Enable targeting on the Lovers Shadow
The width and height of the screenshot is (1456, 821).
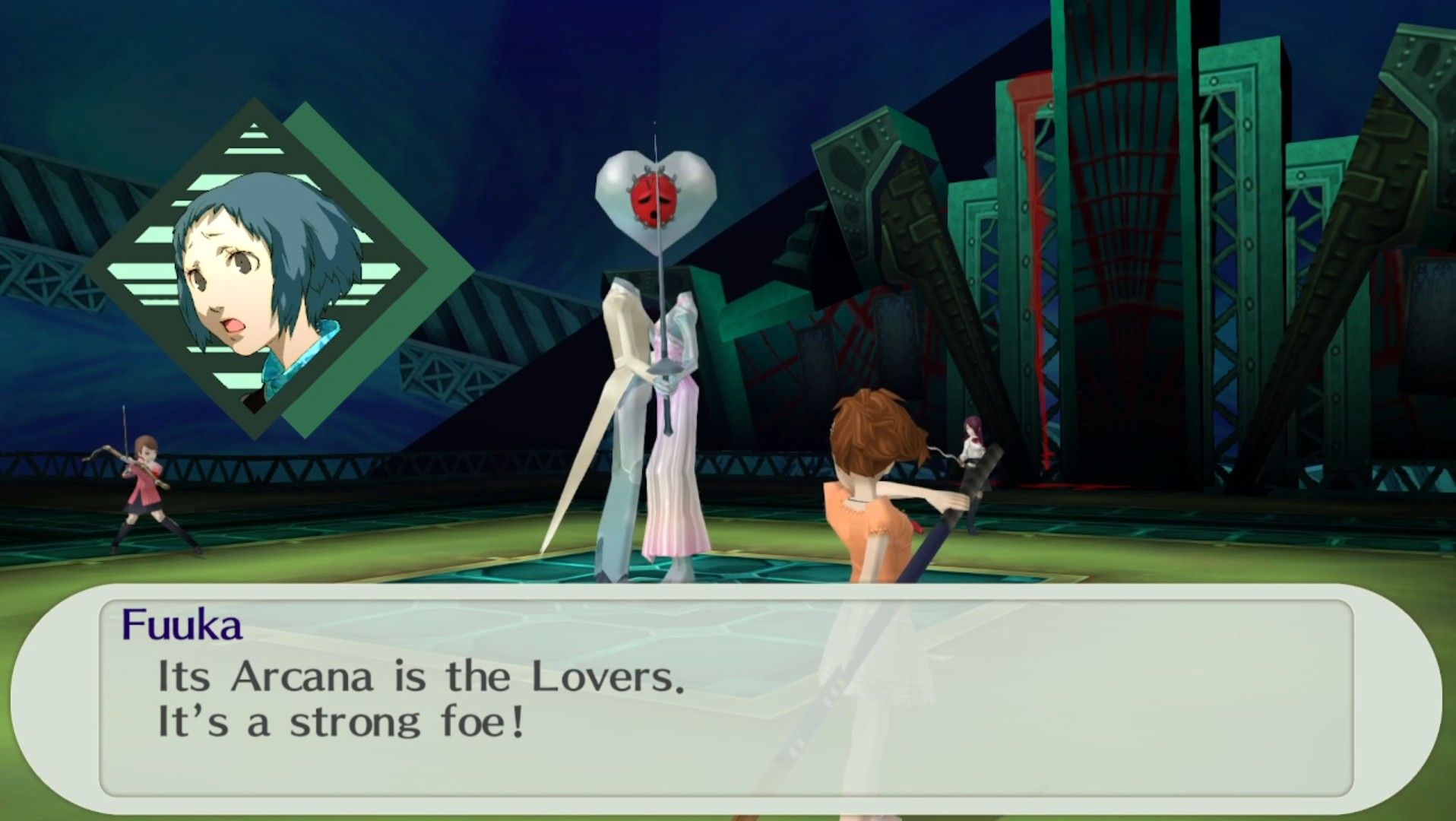pyautogui.click(x=654, y=304)
